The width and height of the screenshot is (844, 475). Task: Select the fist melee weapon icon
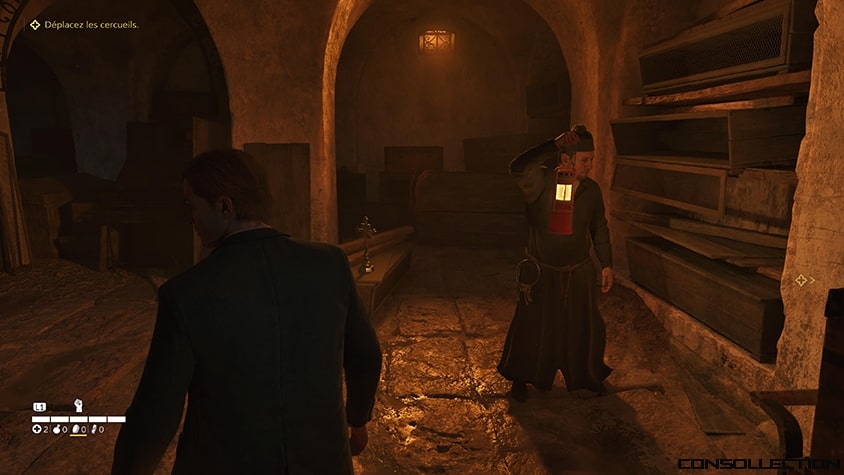click(78, 406)
